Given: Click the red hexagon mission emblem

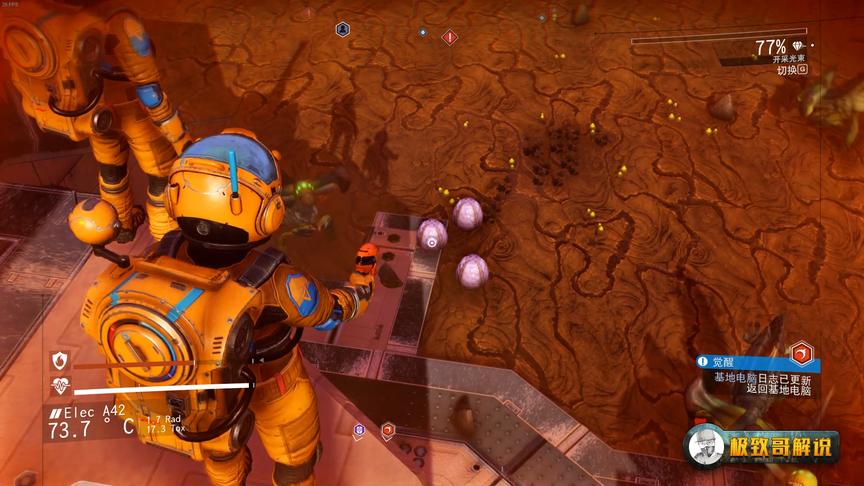Looking at the screenshot, I should 801,353.
